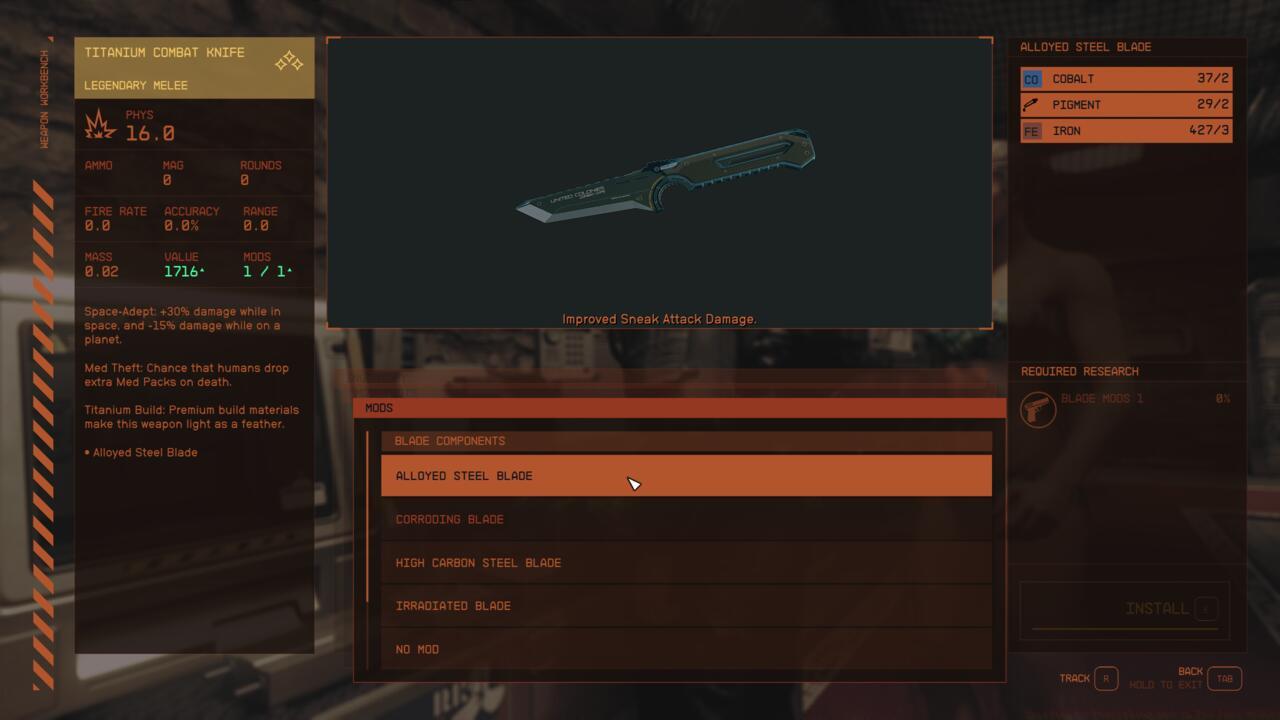Select the Corroding Blade mod

pos(686,519)
